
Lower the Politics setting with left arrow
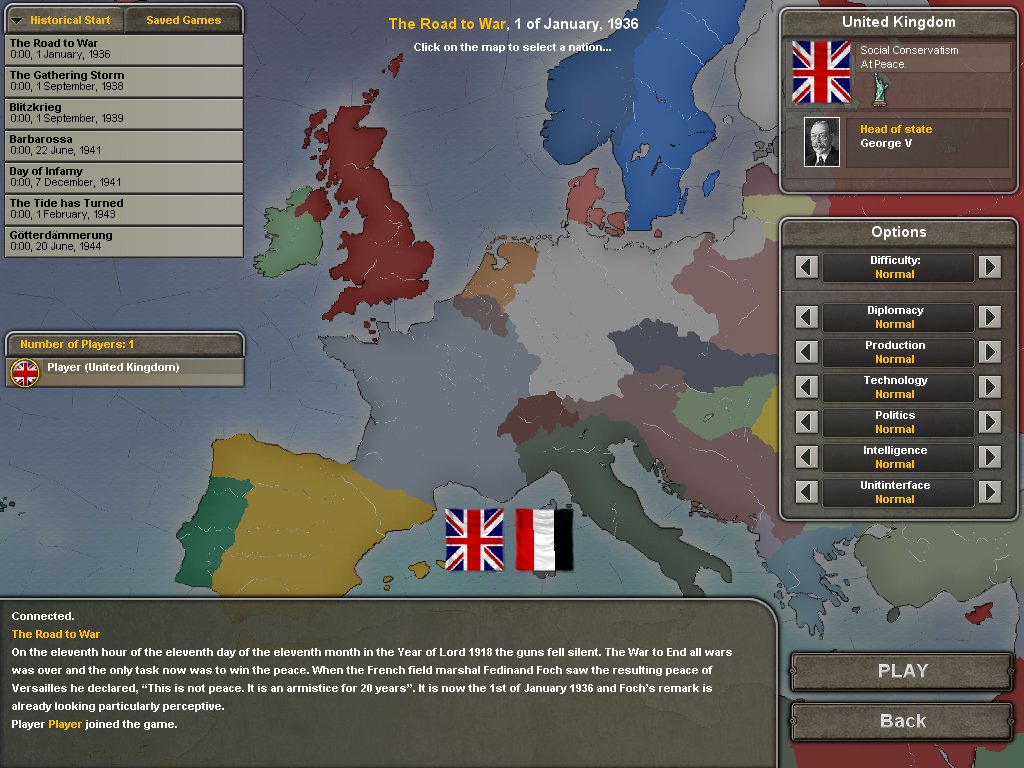807,422
